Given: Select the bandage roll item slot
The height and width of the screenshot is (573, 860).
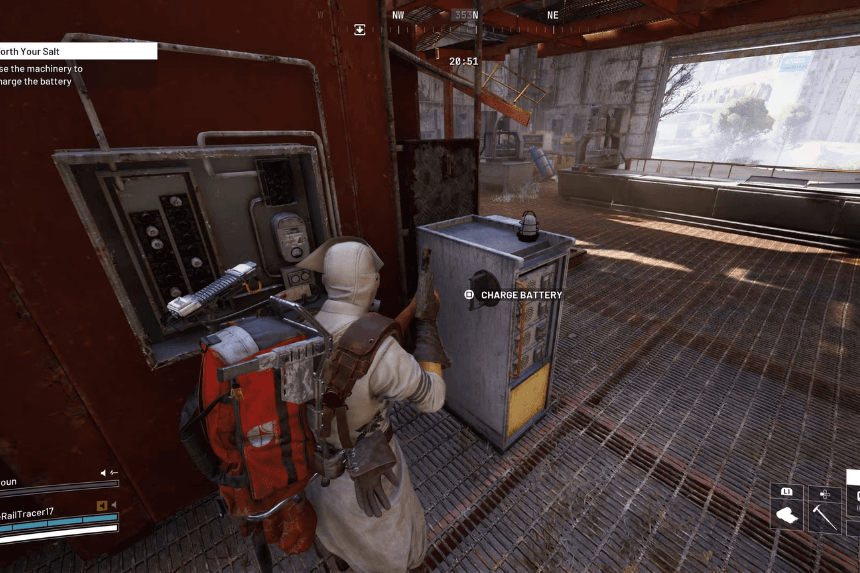Looking at the screenshot, I should pos(786,517).
